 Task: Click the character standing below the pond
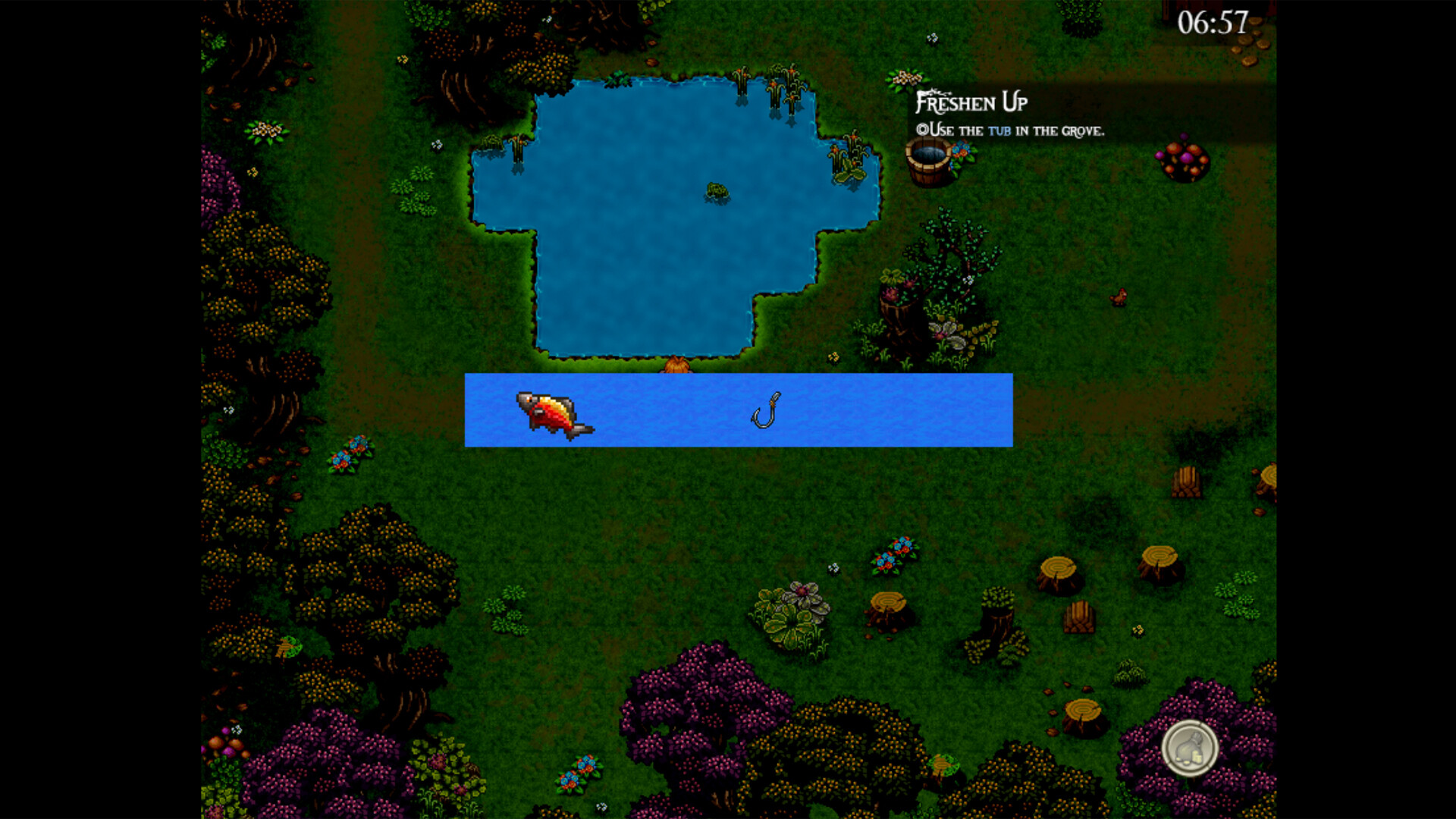pyautogui.click(x=678, y=366)
